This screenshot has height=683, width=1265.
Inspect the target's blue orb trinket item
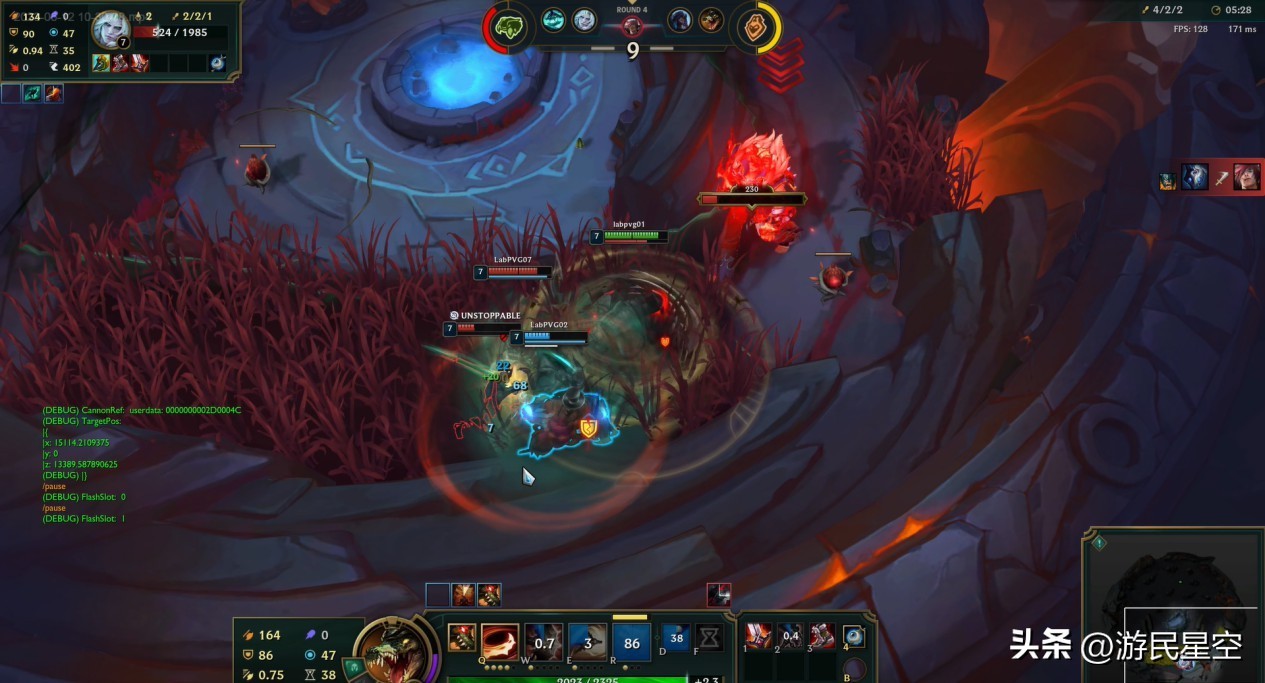[218, 63]
